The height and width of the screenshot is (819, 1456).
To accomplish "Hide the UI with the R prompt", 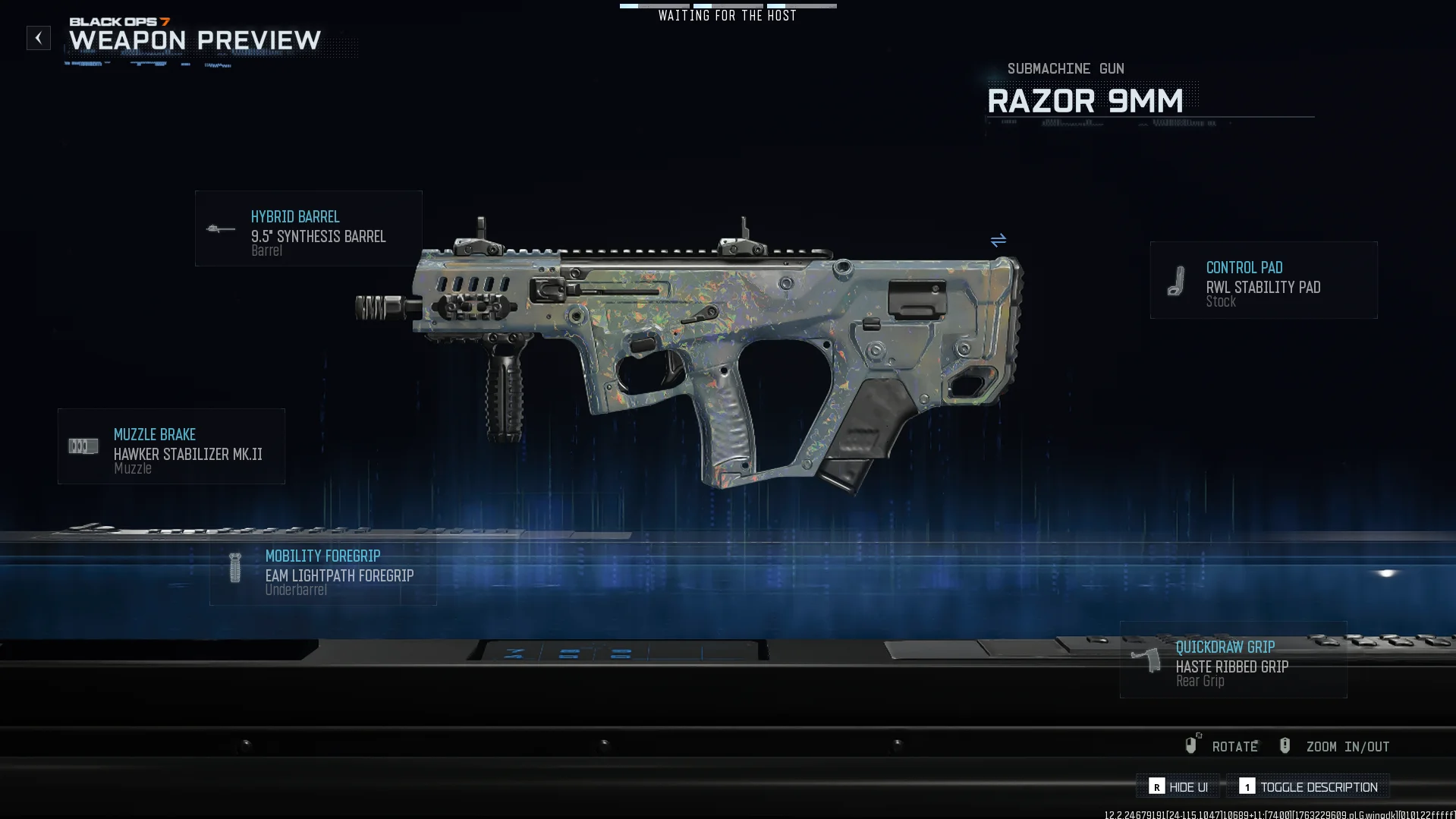I will [1180, 786].
